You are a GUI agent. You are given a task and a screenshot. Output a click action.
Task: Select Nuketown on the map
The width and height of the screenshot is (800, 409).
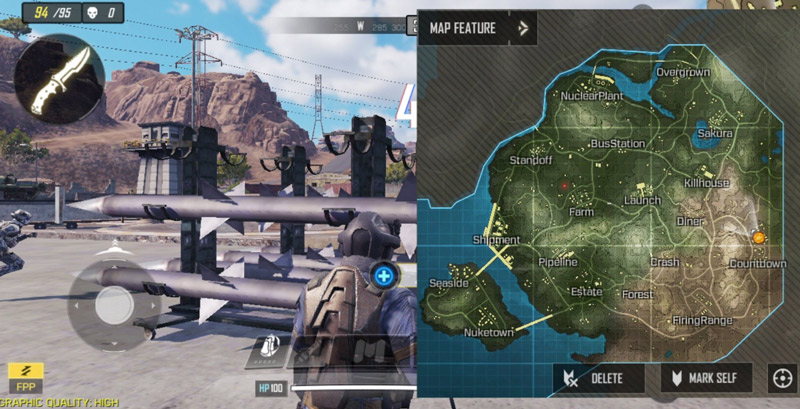point(489,332)
